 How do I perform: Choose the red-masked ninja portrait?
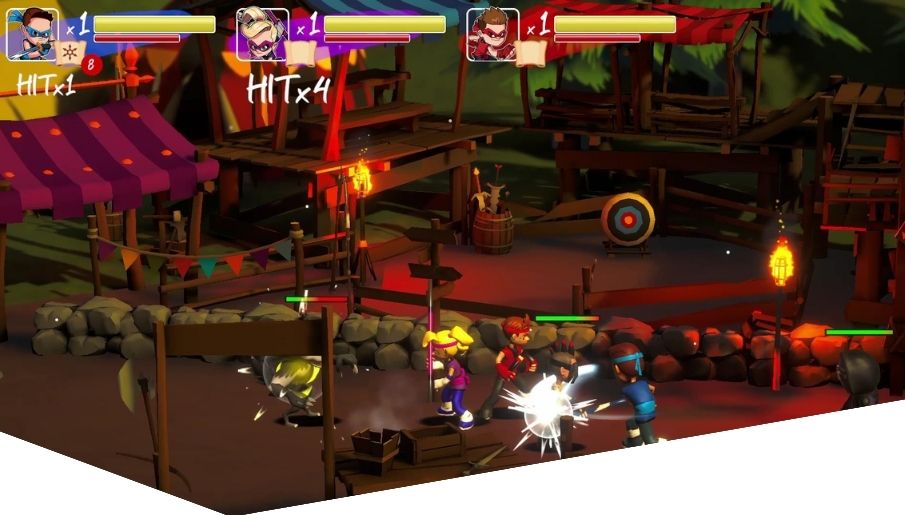click(492, 34)
